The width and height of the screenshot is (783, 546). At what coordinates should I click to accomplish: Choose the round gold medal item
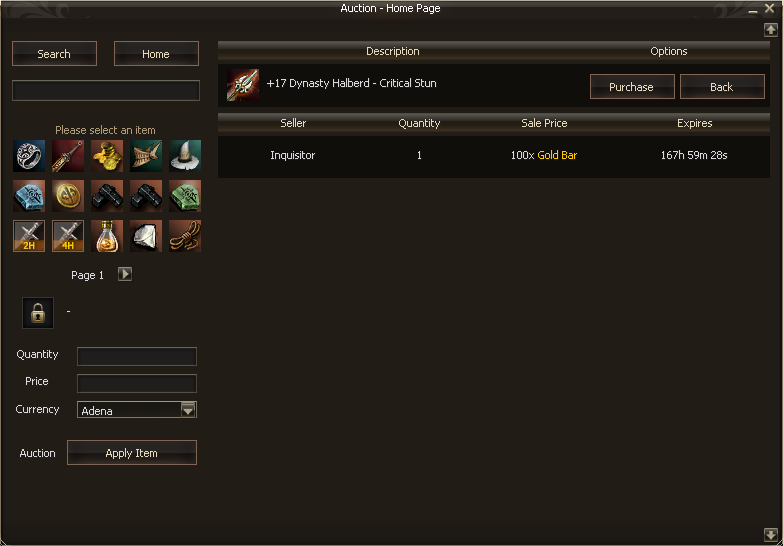click(x=68, y=196)
